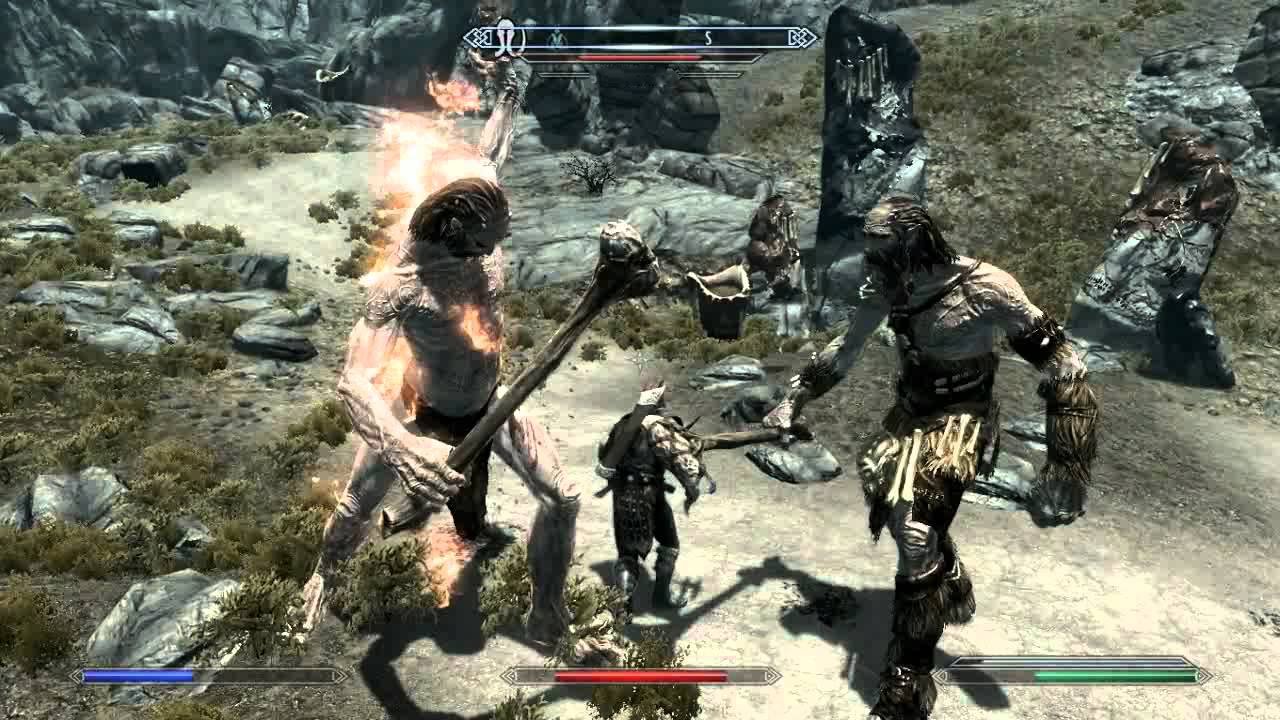Click the right diamond ornament of the compass
Viewport: 1280px width, 720px height.
[805, 37]
